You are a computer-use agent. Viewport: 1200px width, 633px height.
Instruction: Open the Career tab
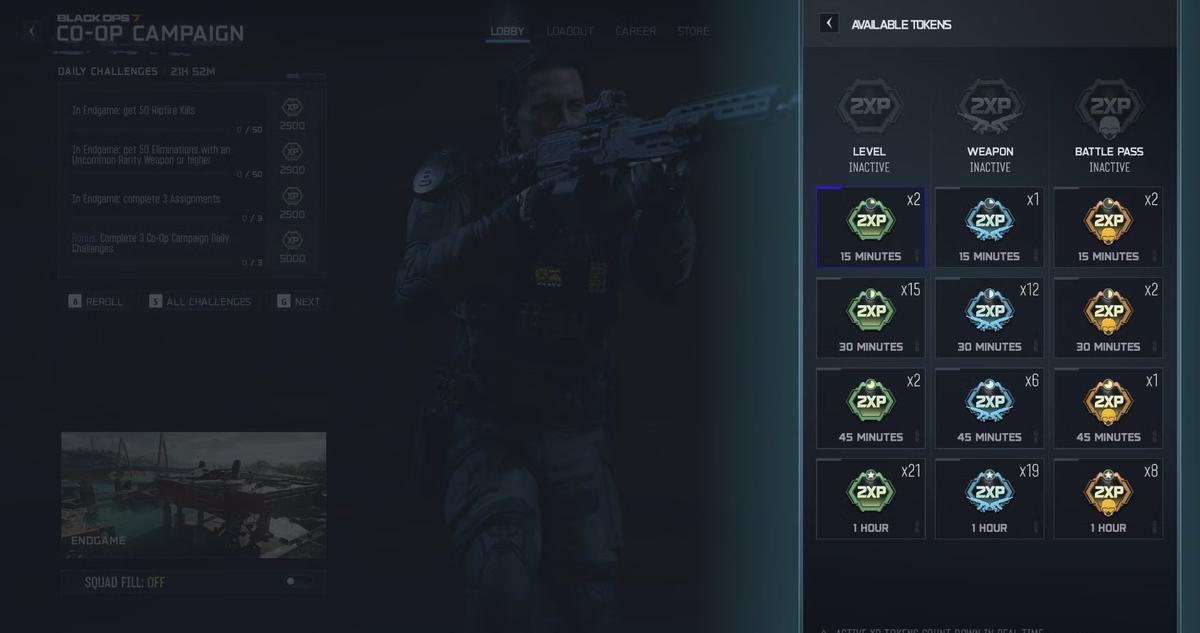pos(636,31)
